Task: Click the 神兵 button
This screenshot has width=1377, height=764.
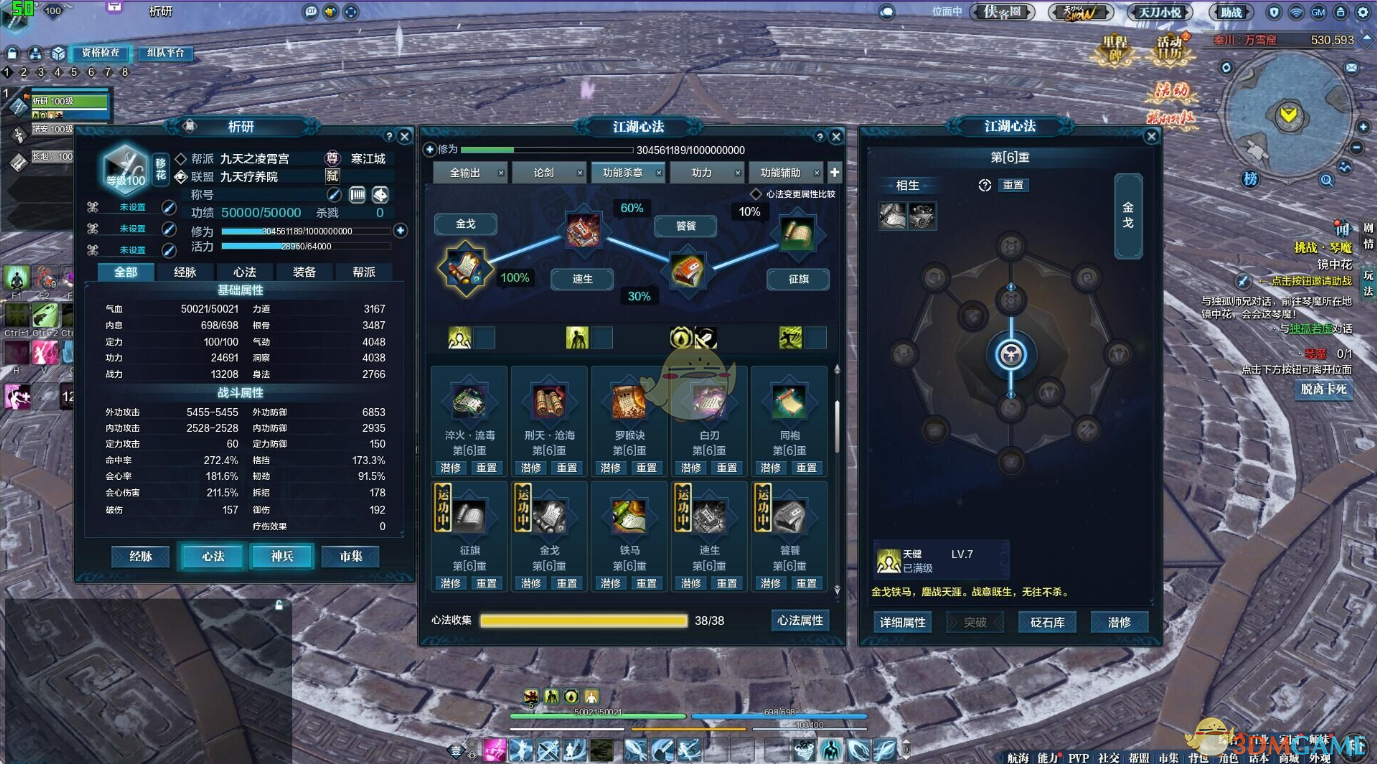Action: click(281, 556)
